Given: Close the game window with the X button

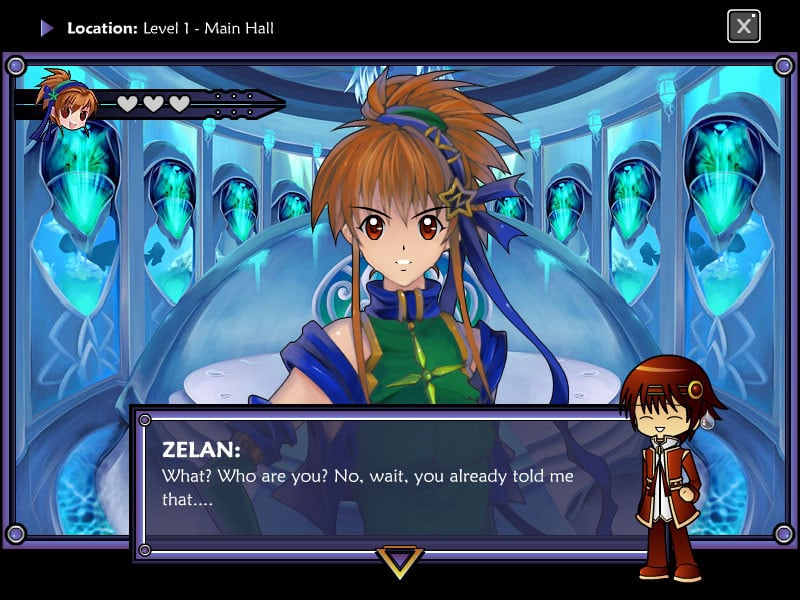Looking at the screenshot, I should coord(743,26).
